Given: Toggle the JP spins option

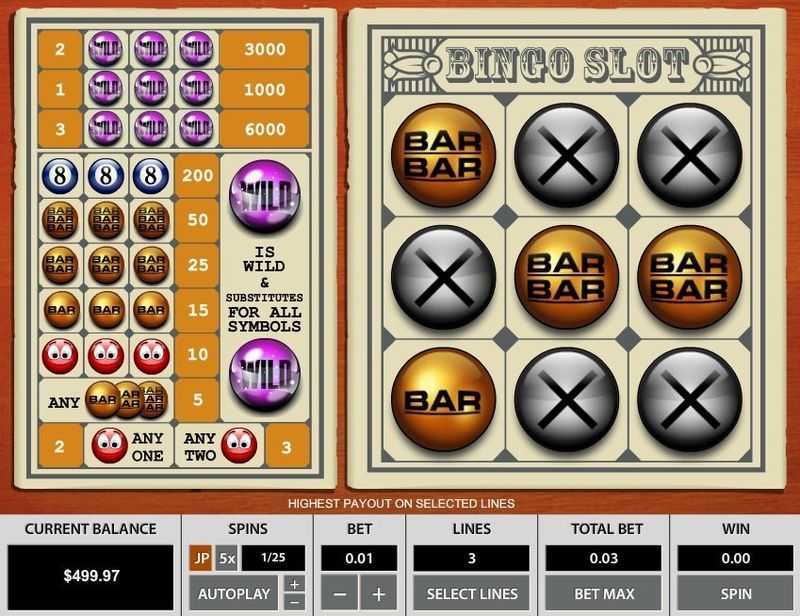Looking at the screenshot, I should [200, 558].
